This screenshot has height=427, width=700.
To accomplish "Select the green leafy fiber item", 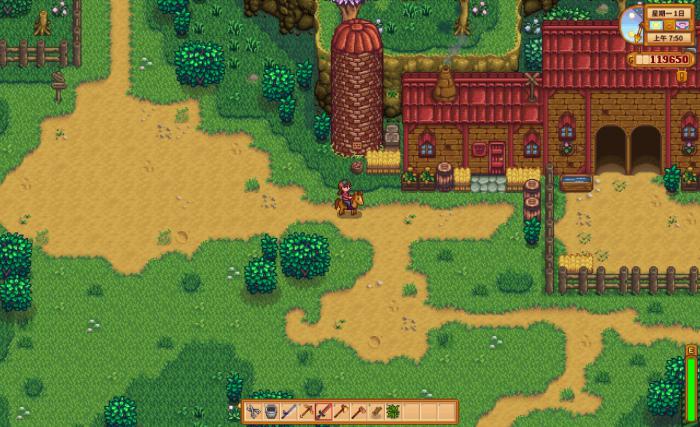I will click(x=394, y=412).
